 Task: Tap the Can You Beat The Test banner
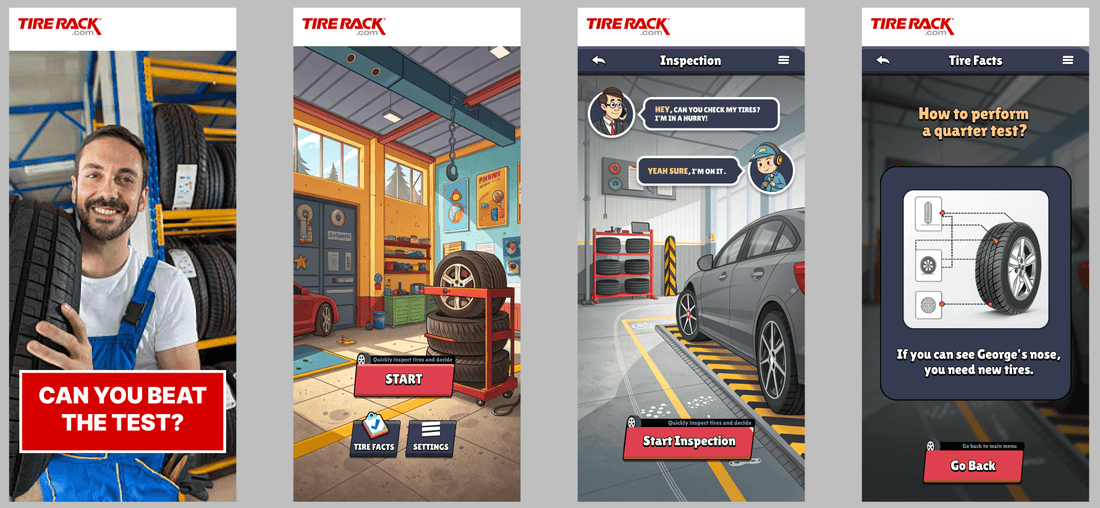point(122,409)
